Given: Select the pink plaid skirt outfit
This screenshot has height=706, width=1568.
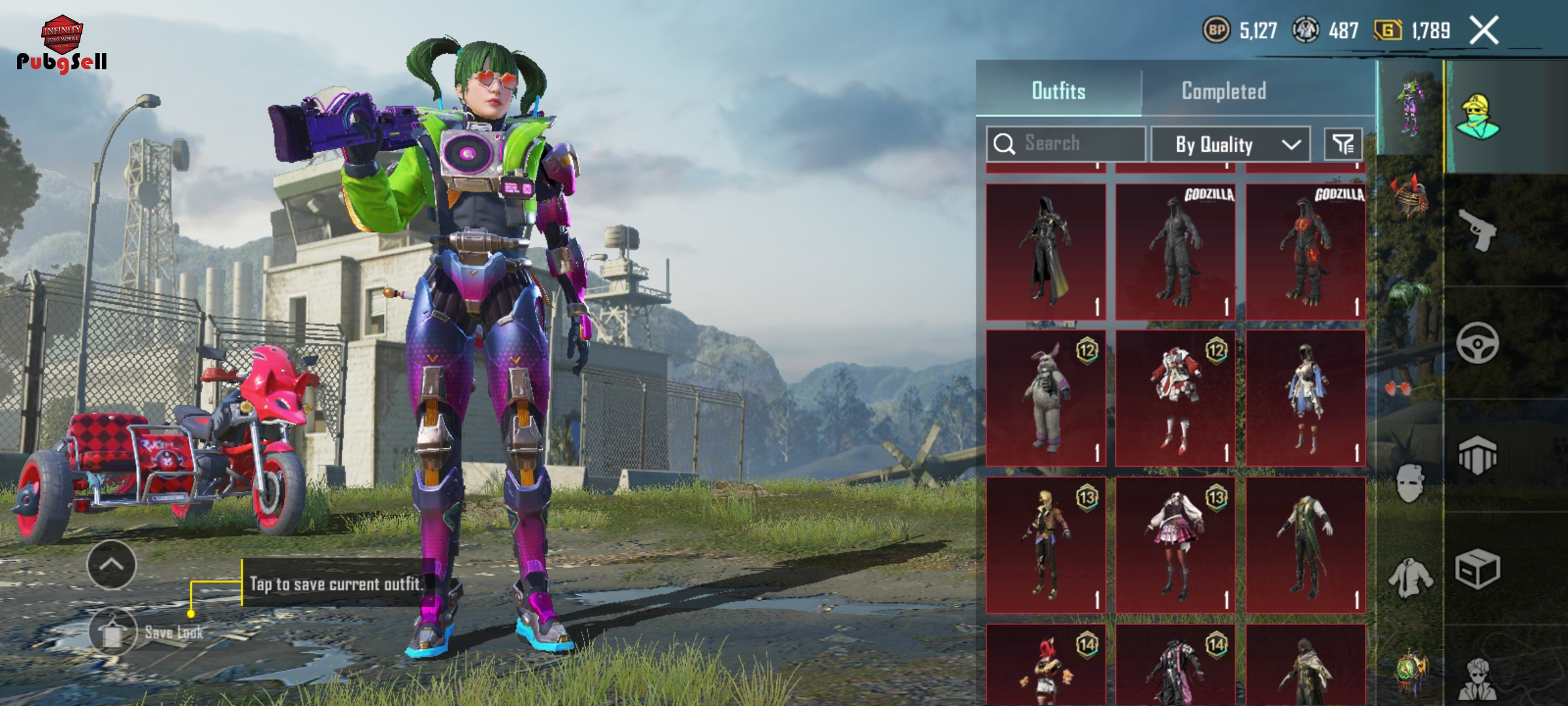Looking at the screenshot, I should pos(1175,545).
